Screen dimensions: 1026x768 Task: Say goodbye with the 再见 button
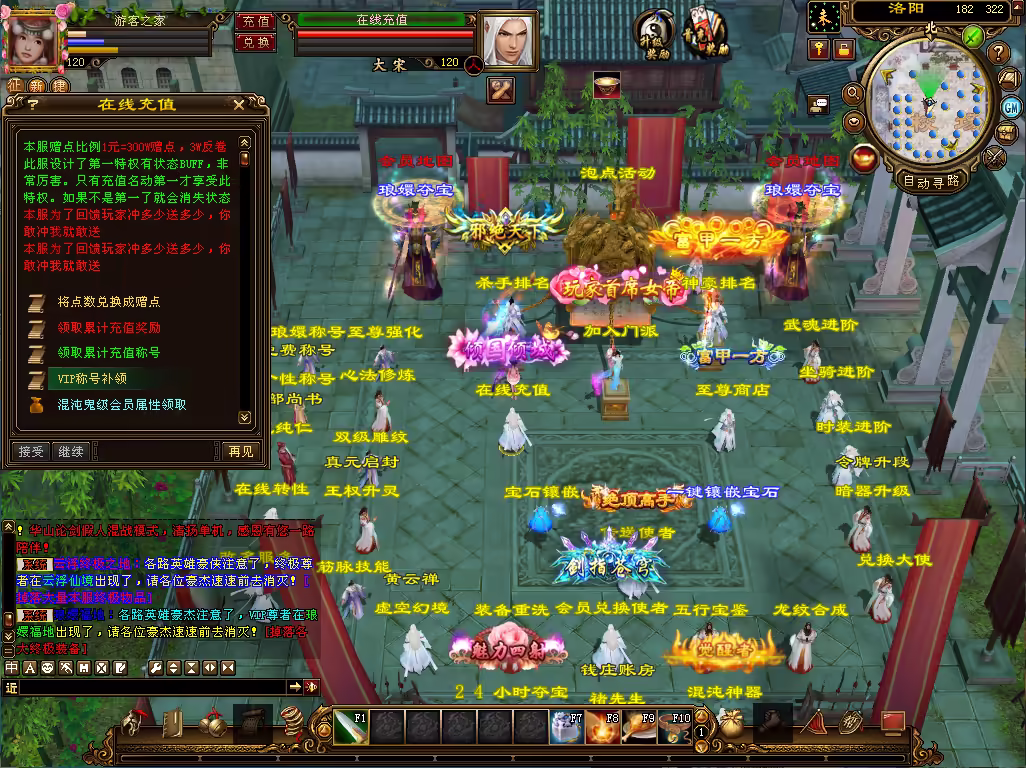click(240, 452)
